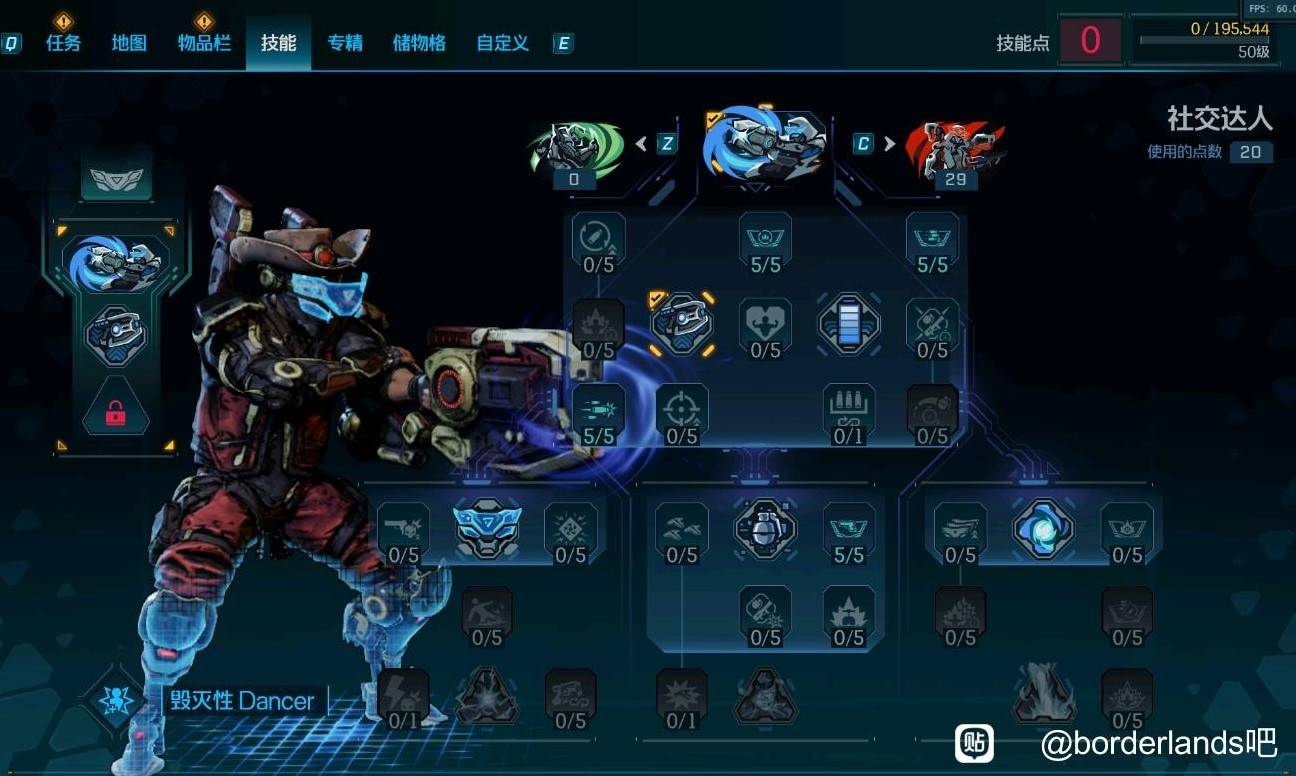Choose the heart skill showing 0/5
The width and height of the screenshot is (1296, 776).
pyautogui.click(x=765, y=325)
